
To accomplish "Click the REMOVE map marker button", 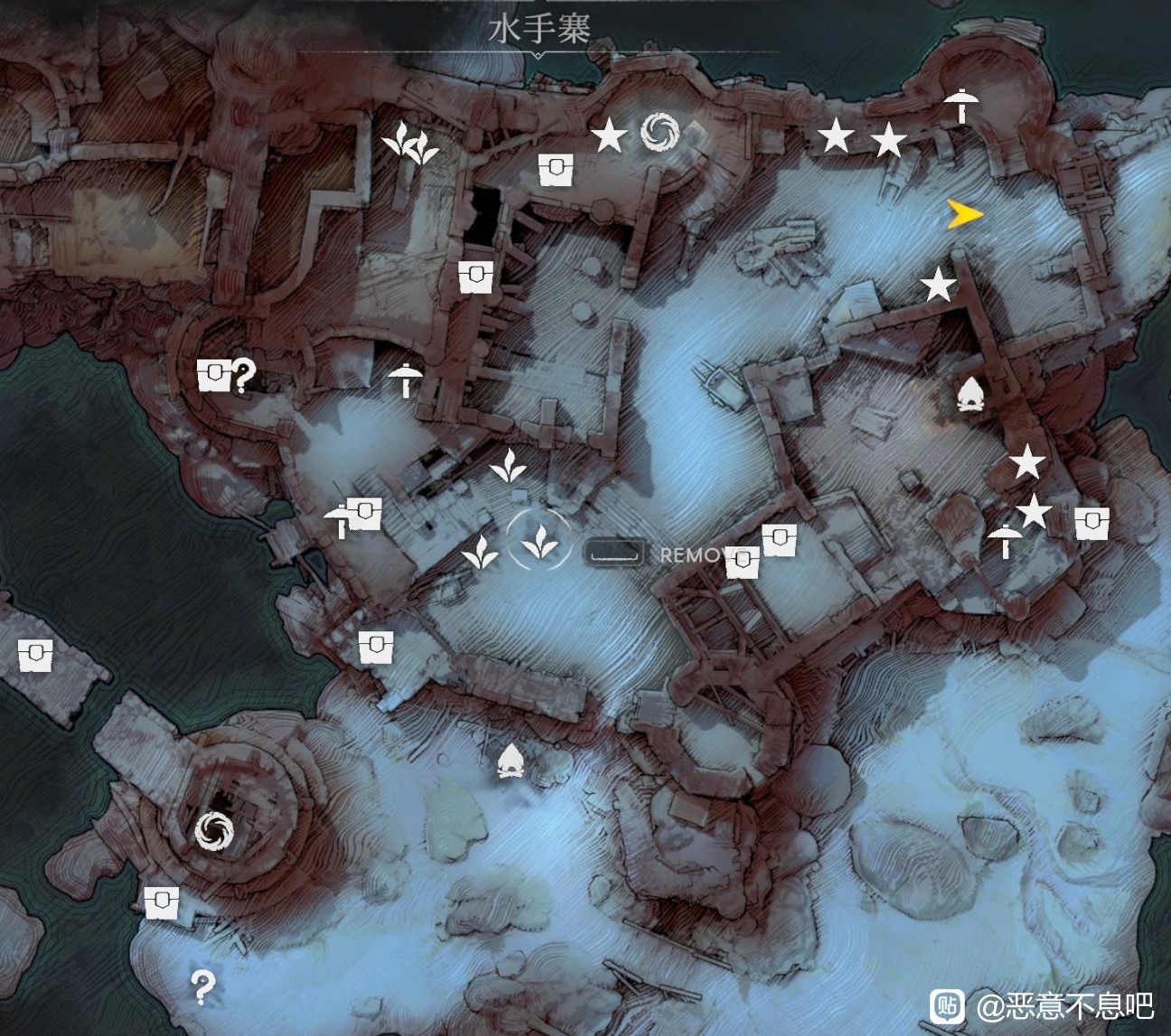I will point(696,551).
